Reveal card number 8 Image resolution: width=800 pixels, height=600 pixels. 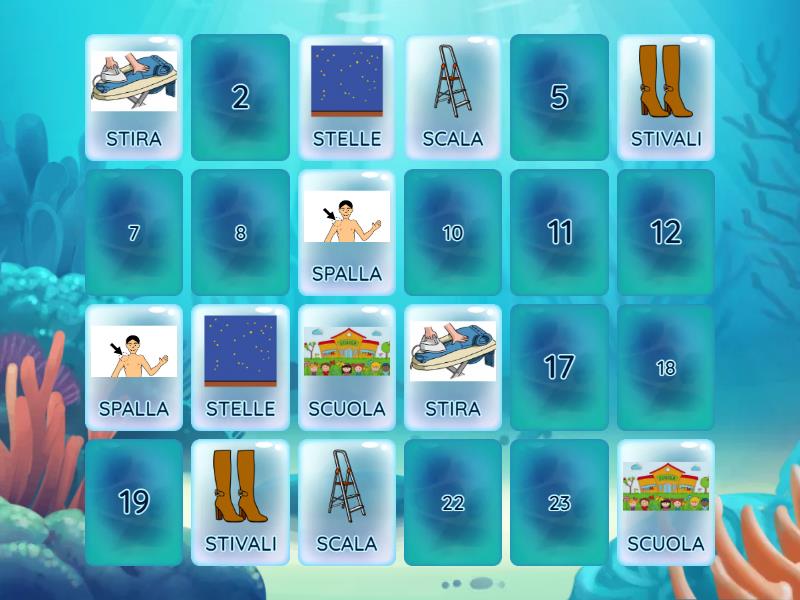[240, 233]
